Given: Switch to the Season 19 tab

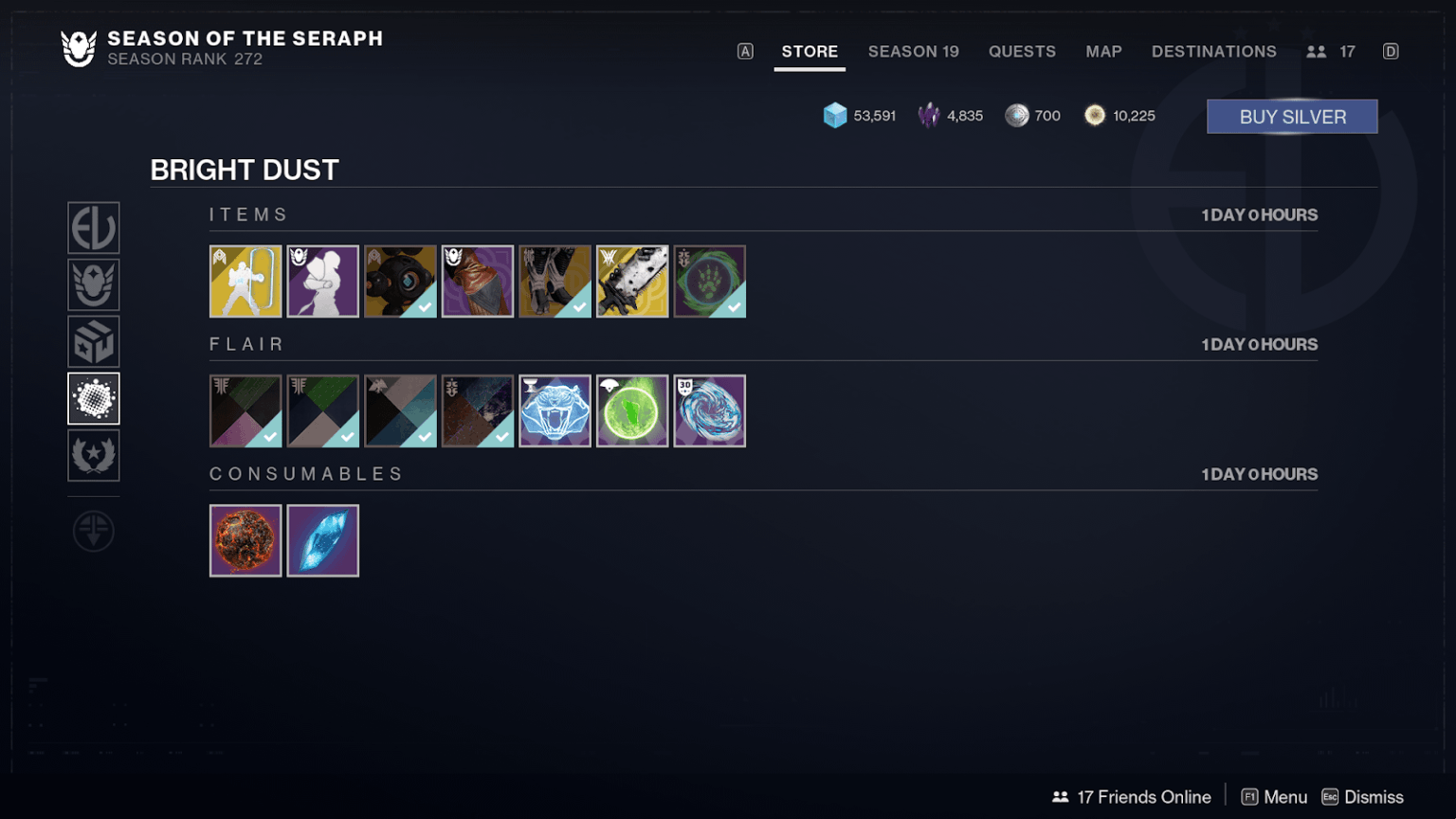Looking at the screenshot, I should (913, 51).
